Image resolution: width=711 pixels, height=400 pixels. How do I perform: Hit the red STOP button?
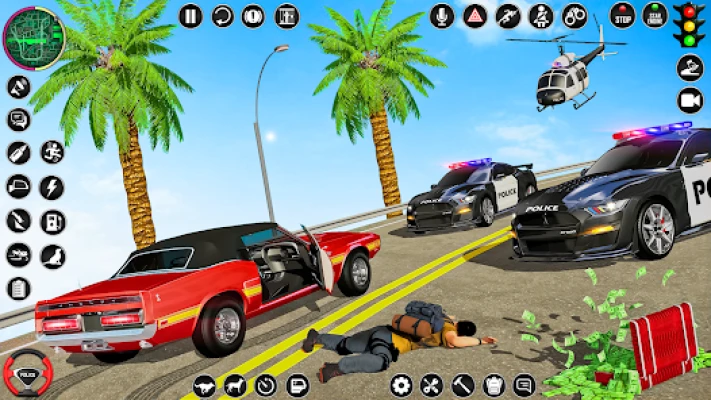click(x=624, y=15)
